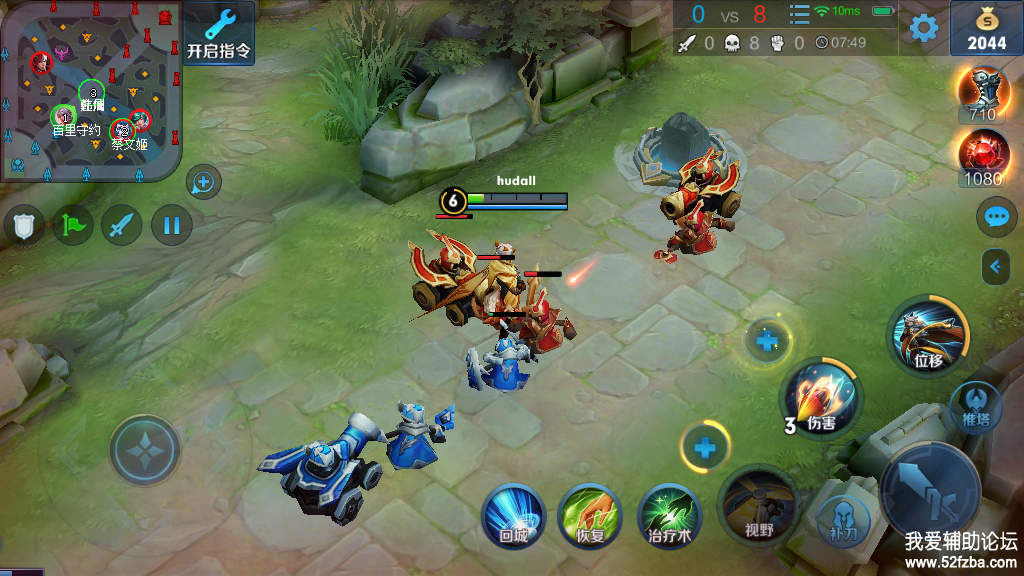The image size is (1024, 576).
Task: Cast the 治疗术 heal spell
Action: click(670, 515)
